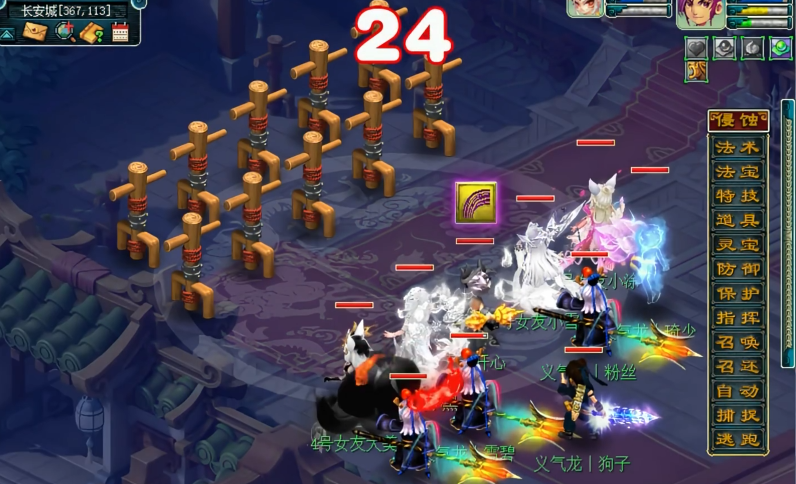Choose the 特技 special skill command
796x484 pixels.
coord(738,195)
